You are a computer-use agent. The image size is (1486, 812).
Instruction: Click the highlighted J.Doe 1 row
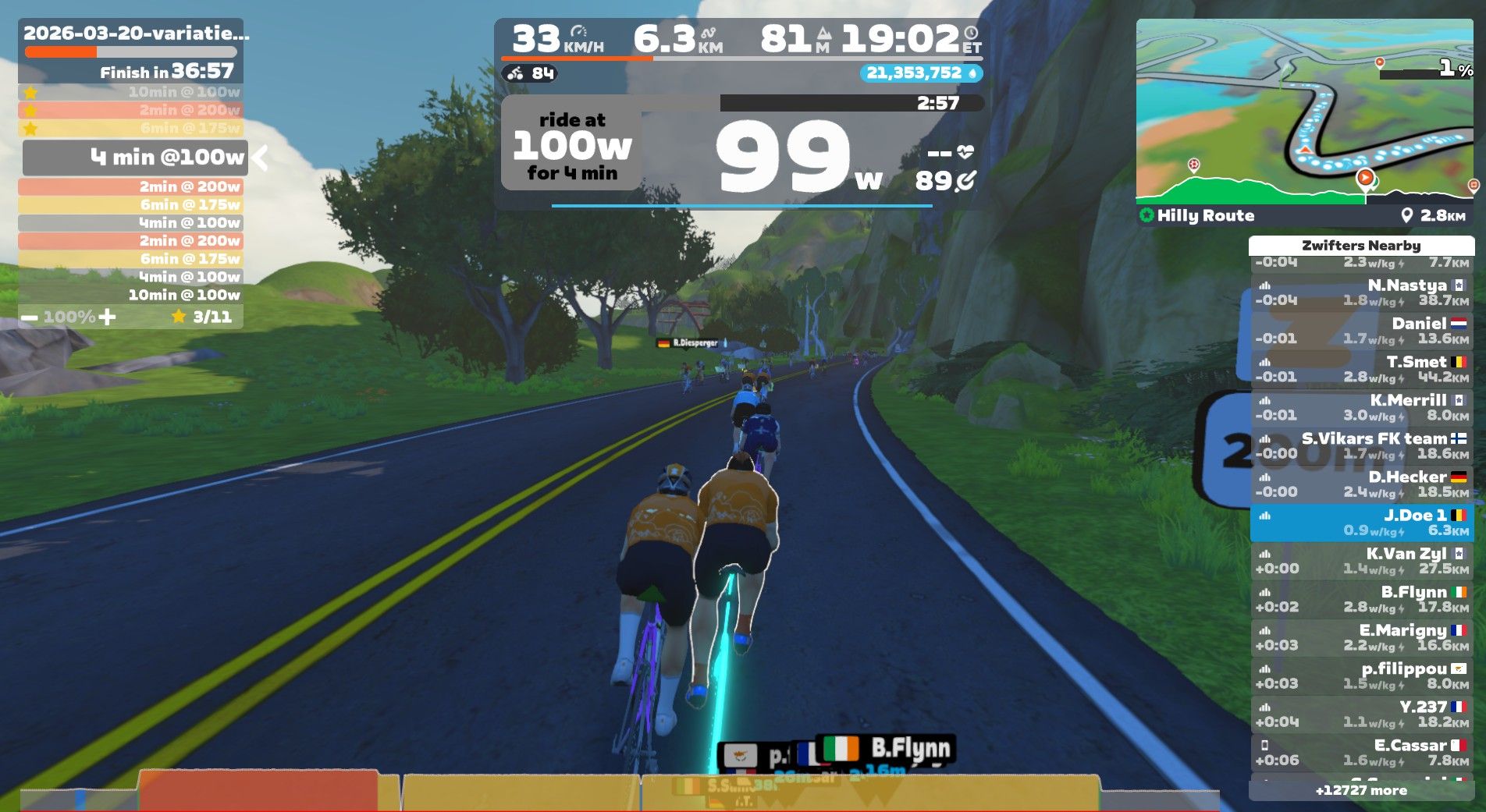pyautogui.click(x=1361, y=523)
